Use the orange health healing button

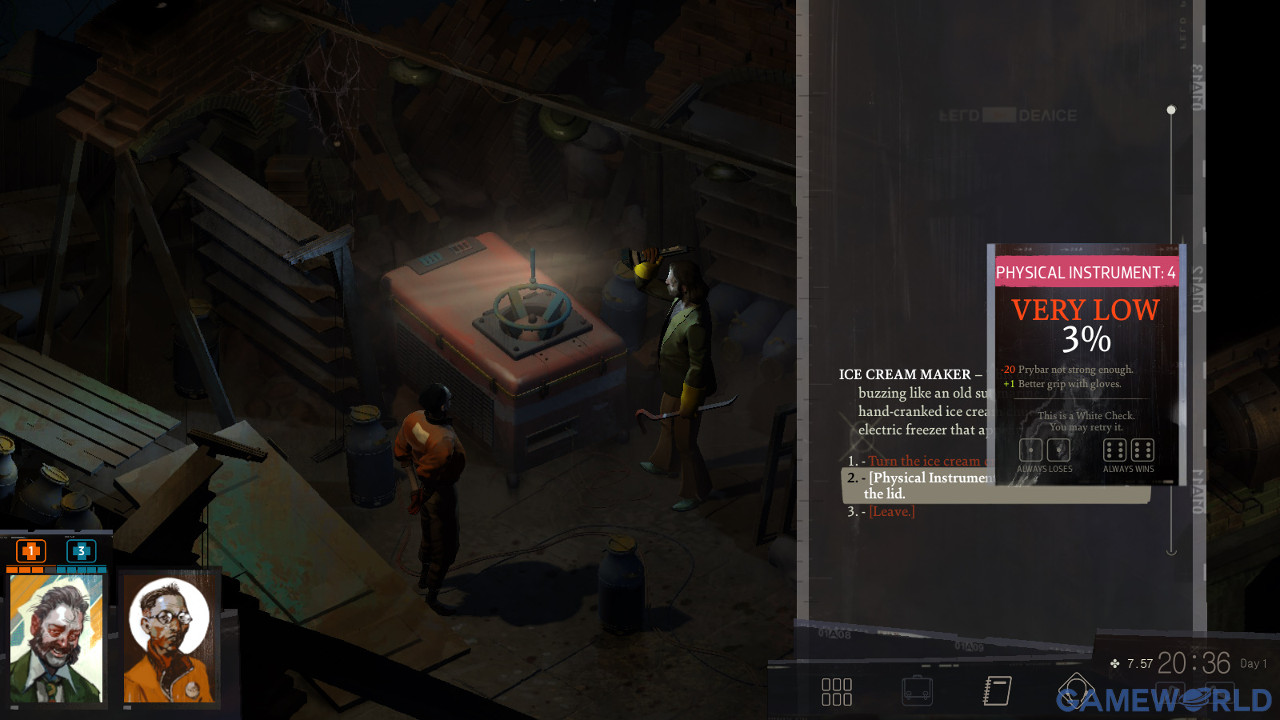pos(31,551)
